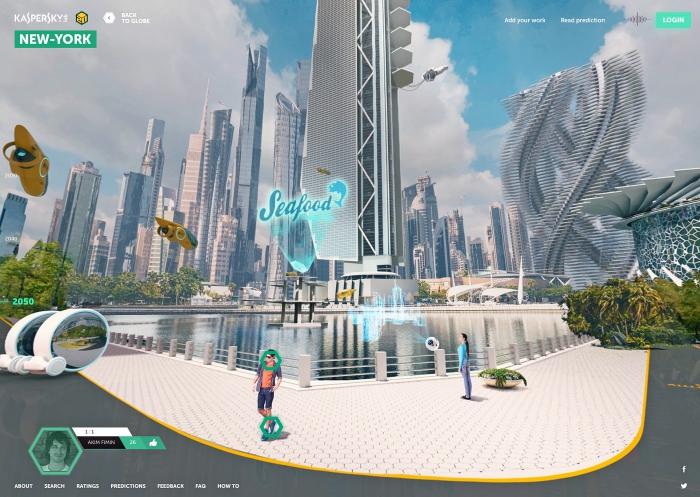This screenshot has height=497, width=700.
Task: Open the FAQ page
Action: coord(201,486)
